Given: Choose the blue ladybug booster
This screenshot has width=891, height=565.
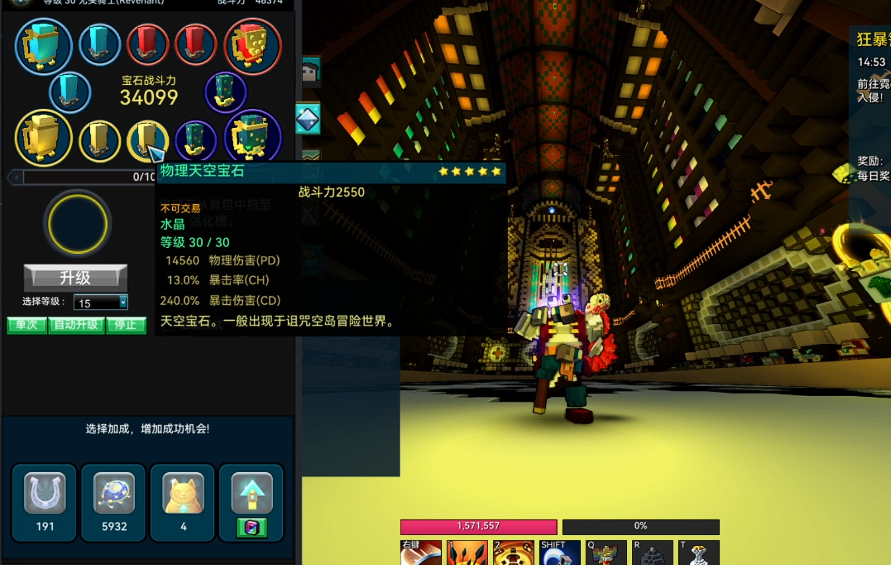Looking at the screenshot, I should coord(114,495).
